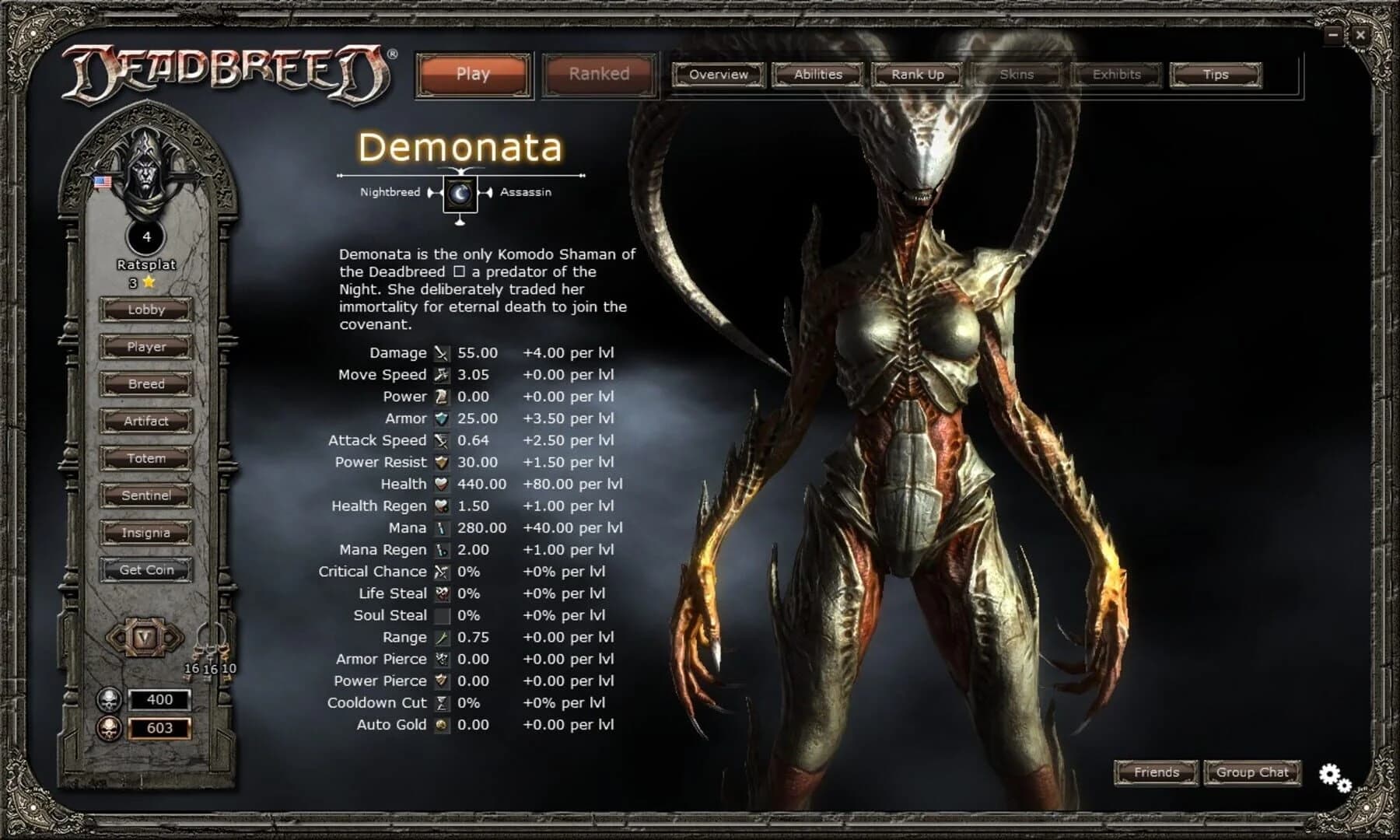Screen dimensions: 1400x840
Task: Click the silver skull currency icon
Action: coord(109,698)
